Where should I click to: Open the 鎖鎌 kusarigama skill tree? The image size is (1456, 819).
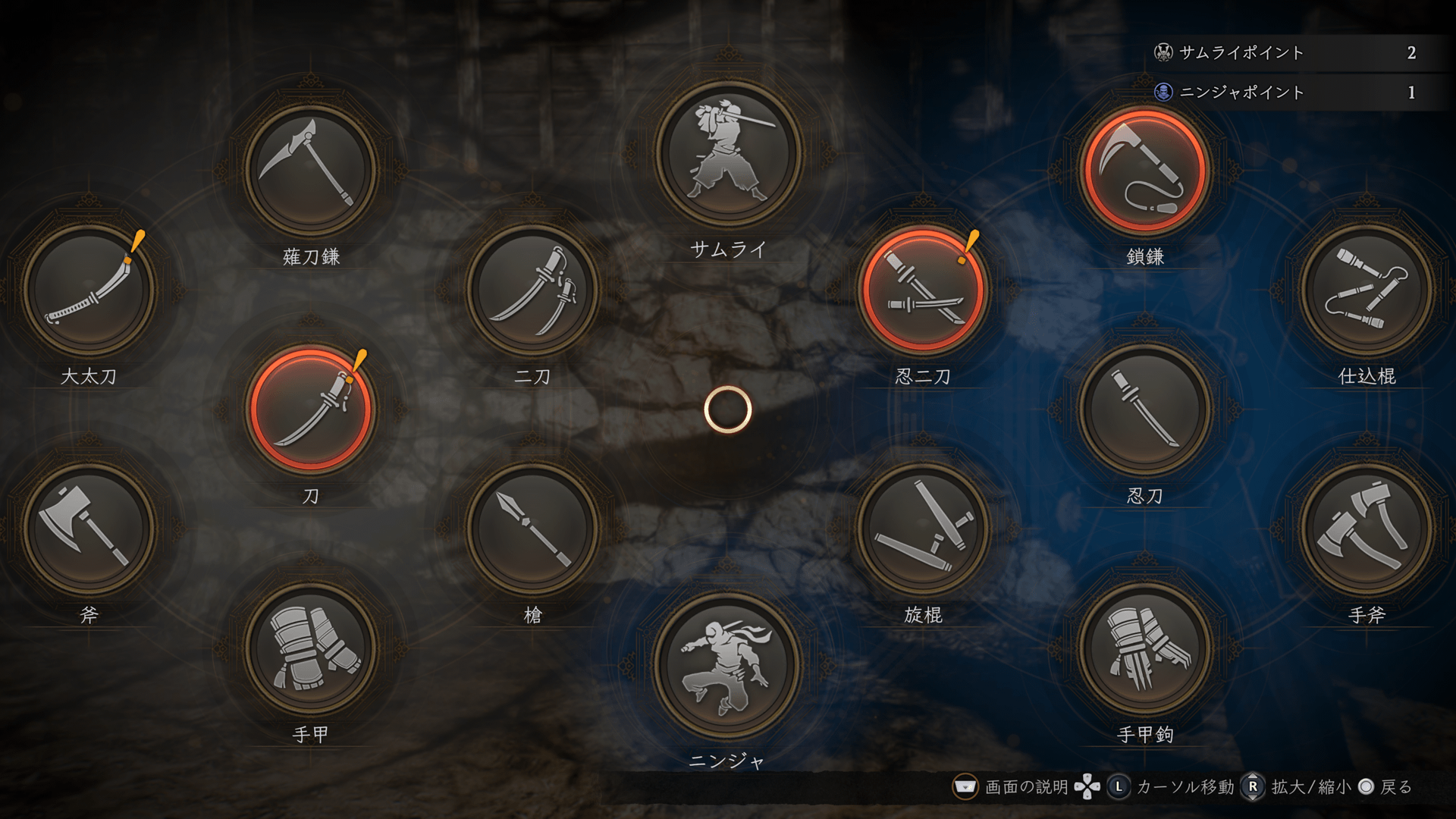1145,170
